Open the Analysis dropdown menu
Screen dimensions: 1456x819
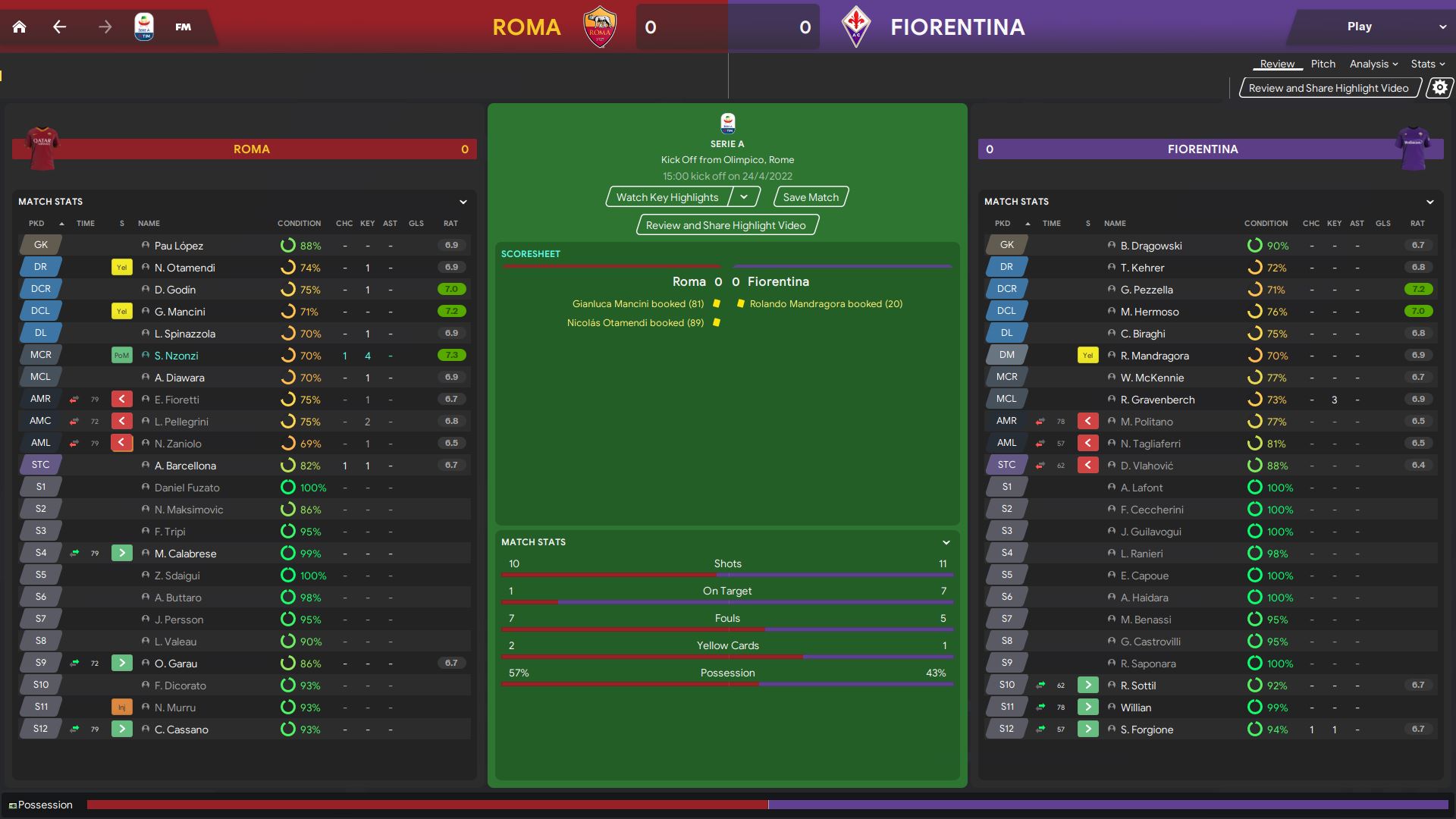click(1373, 64)
